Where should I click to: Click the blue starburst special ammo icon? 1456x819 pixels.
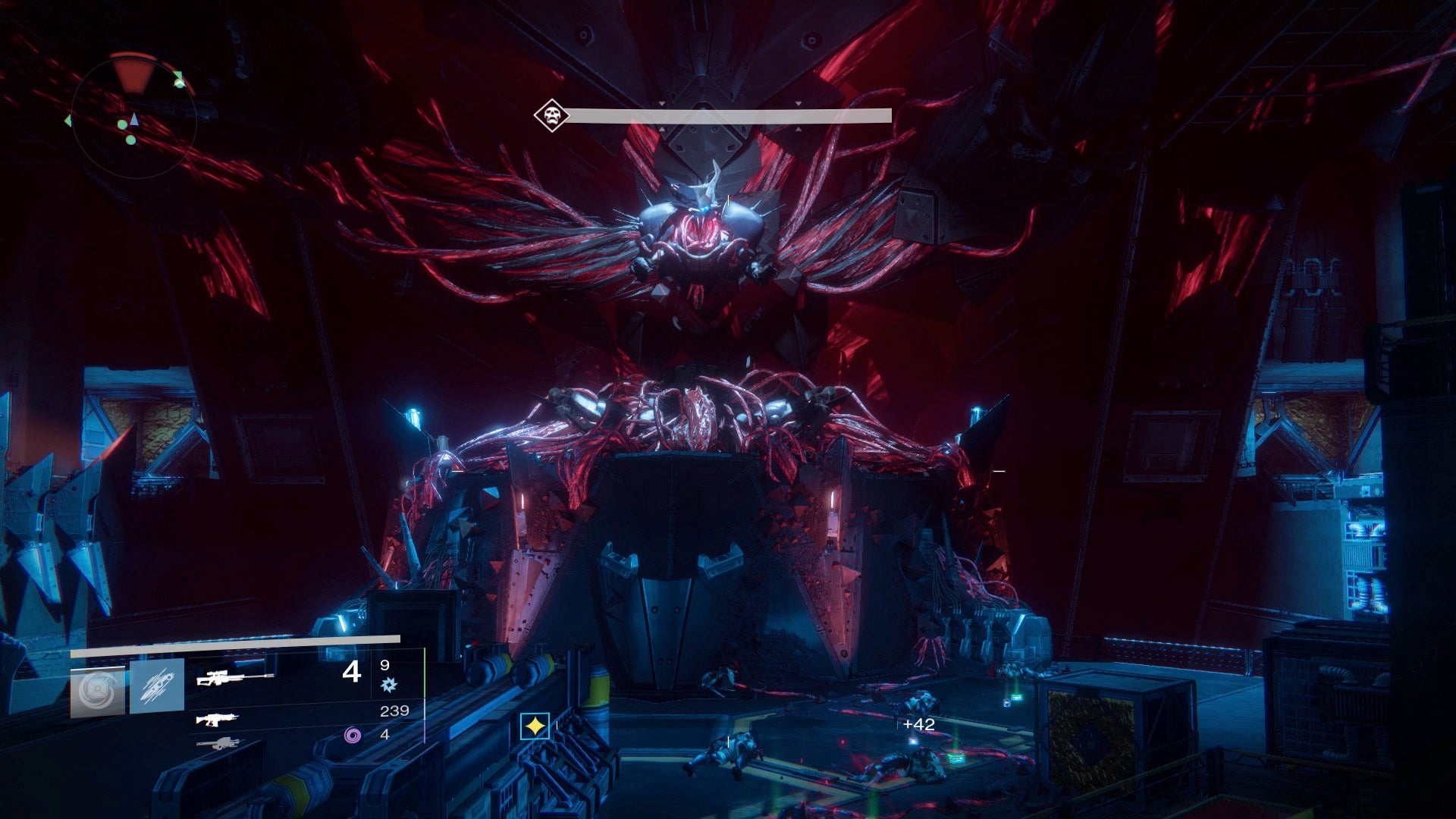(x=388, y=685)
